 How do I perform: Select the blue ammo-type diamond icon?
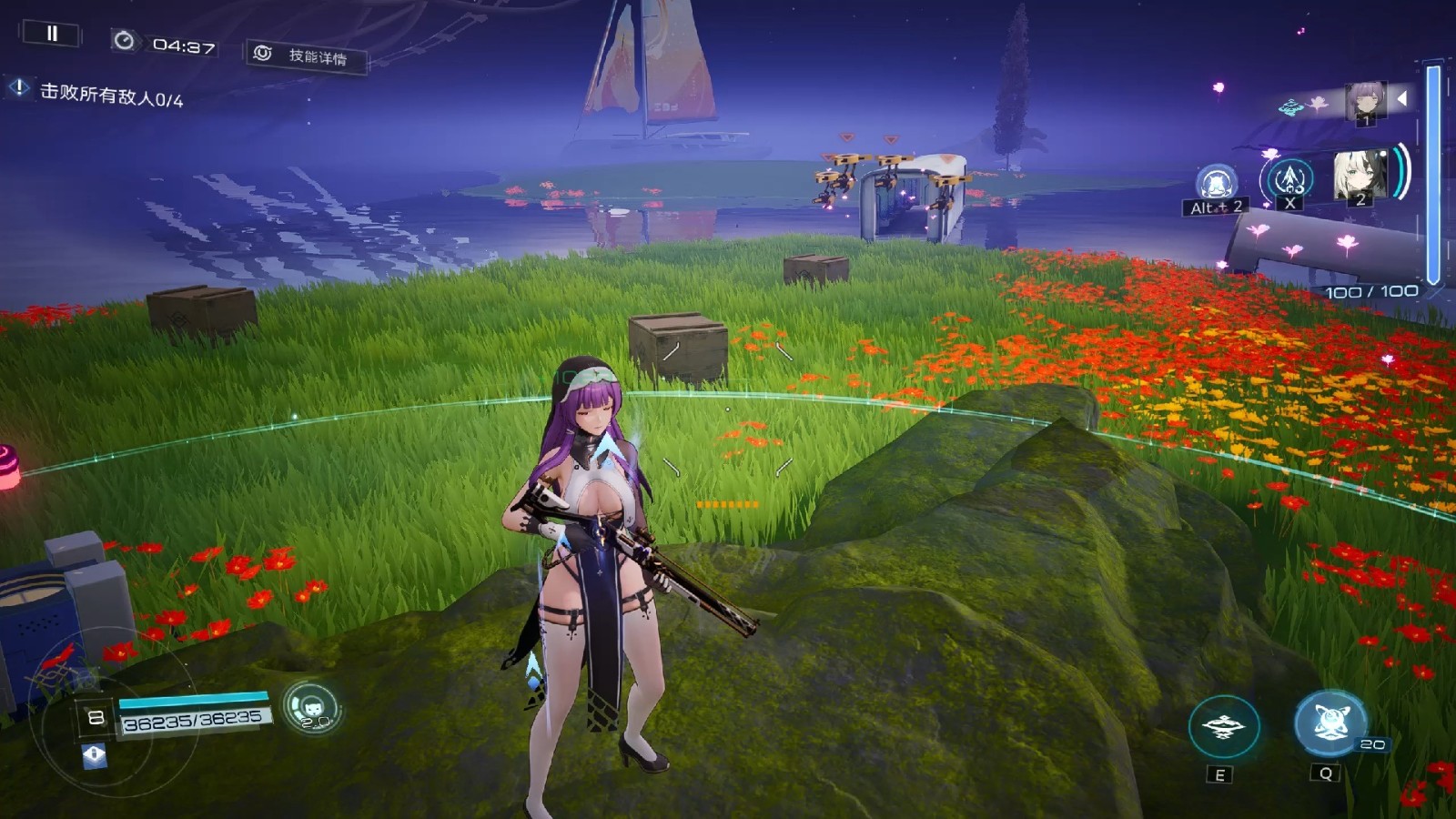point(95,755)
